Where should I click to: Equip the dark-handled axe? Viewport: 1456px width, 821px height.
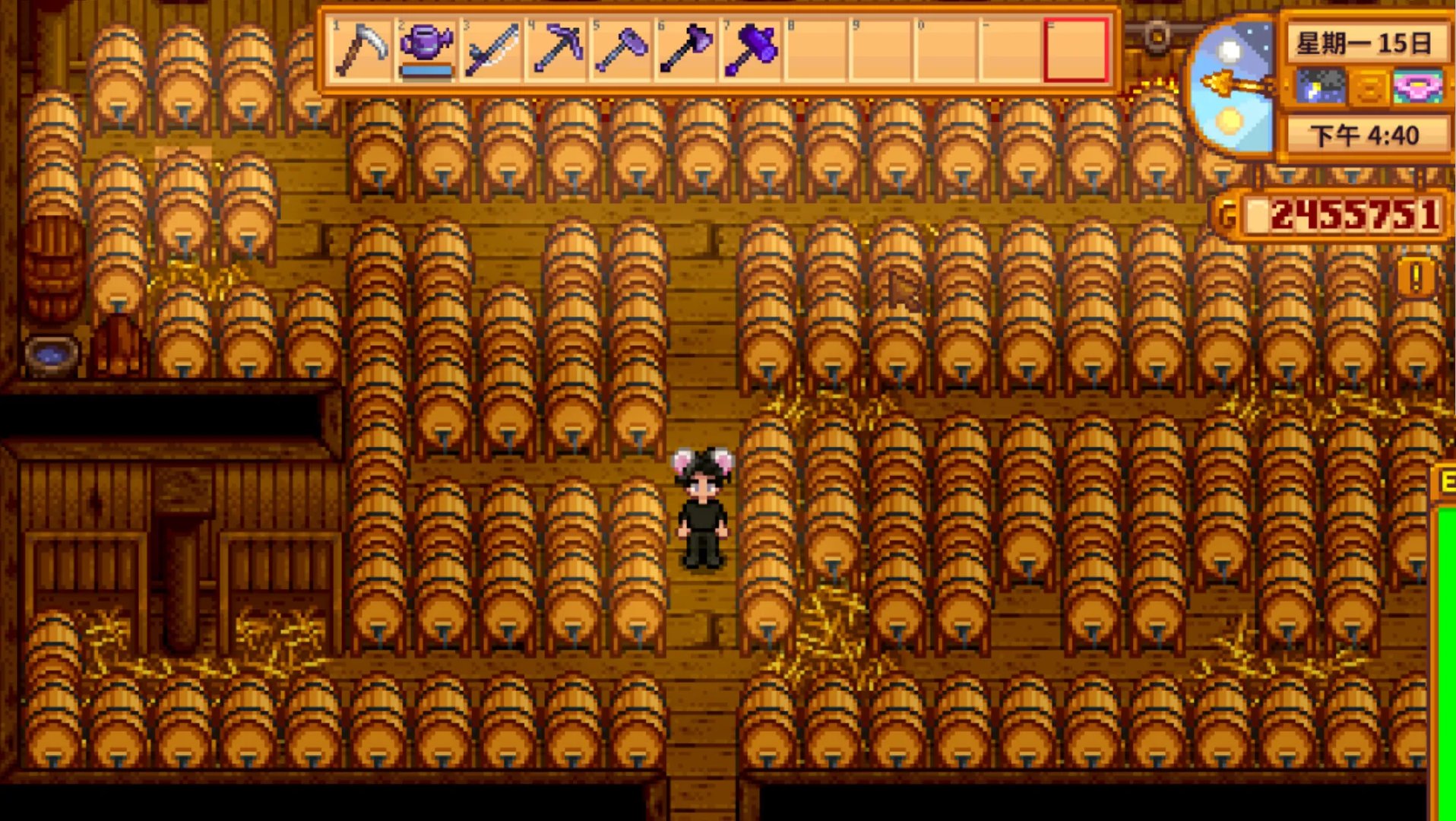pos(686,49)
